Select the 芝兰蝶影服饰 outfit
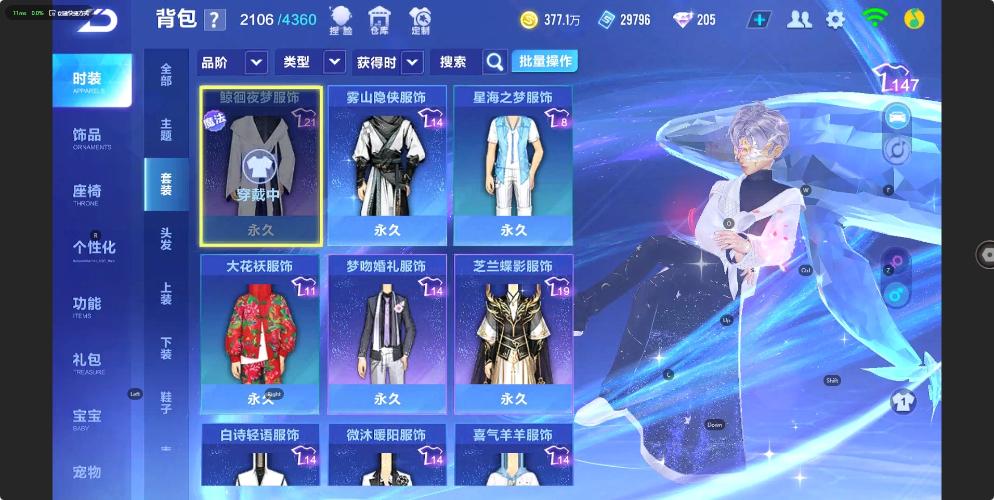The image size is (994, 500). [x=513, y=333]
